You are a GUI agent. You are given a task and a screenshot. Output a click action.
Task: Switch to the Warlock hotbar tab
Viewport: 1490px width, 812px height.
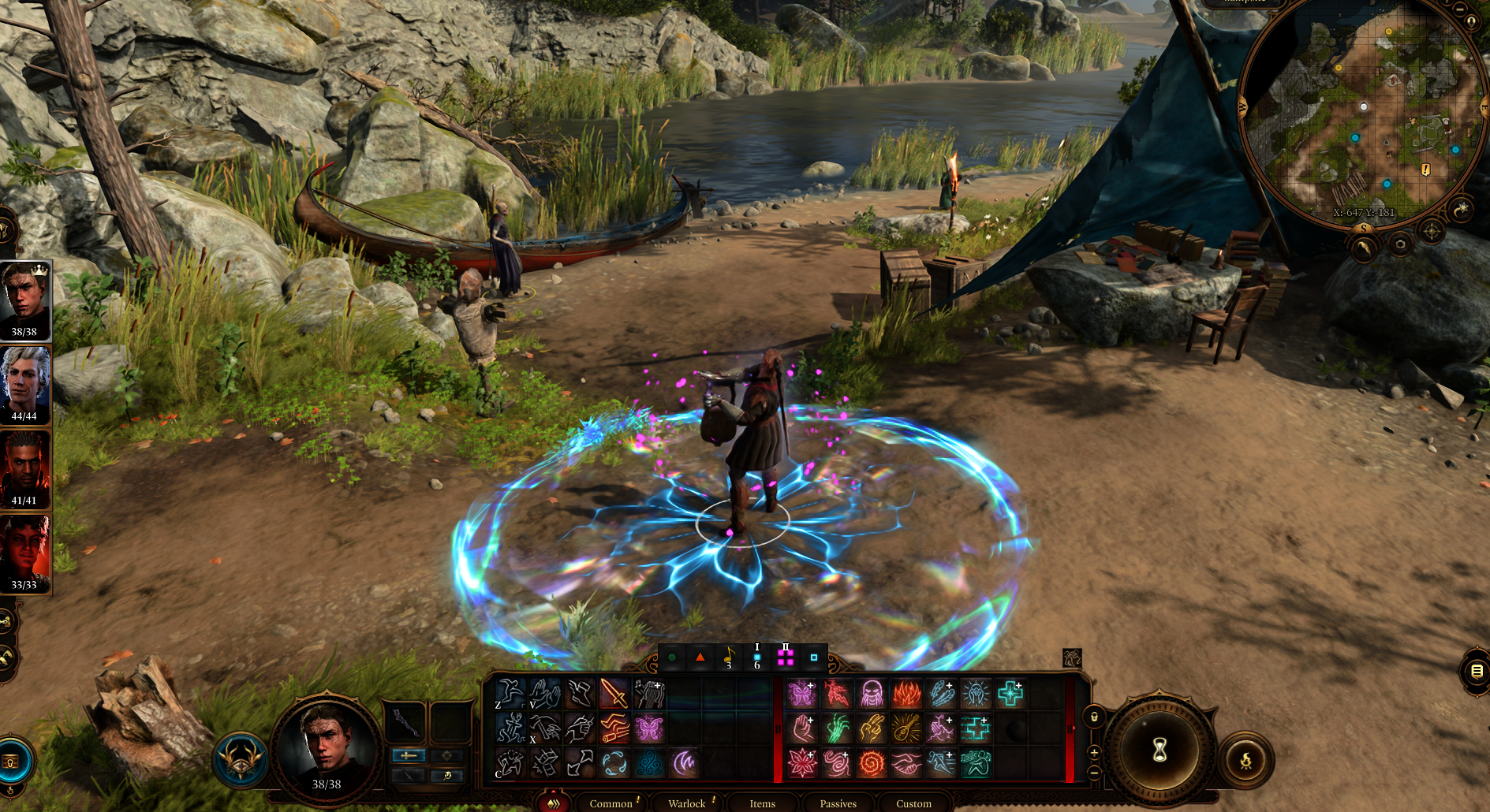(687, 803)
